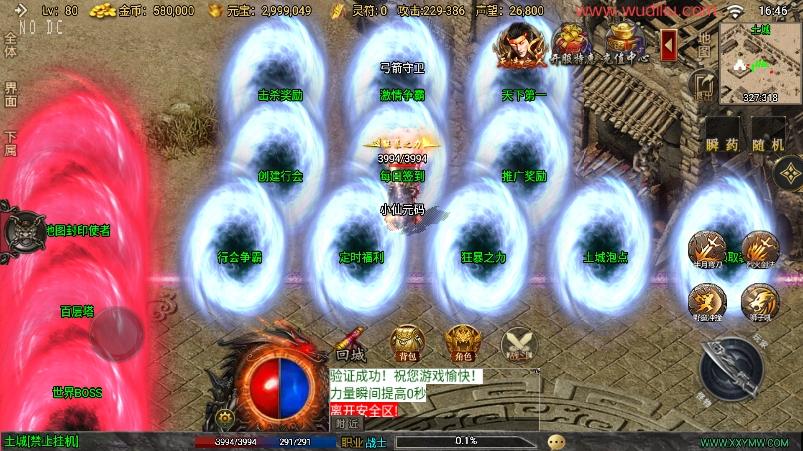The width and height of the screenshot is (803, 451).
Task: Return to town with 回城
Action: tap(349, 344)
